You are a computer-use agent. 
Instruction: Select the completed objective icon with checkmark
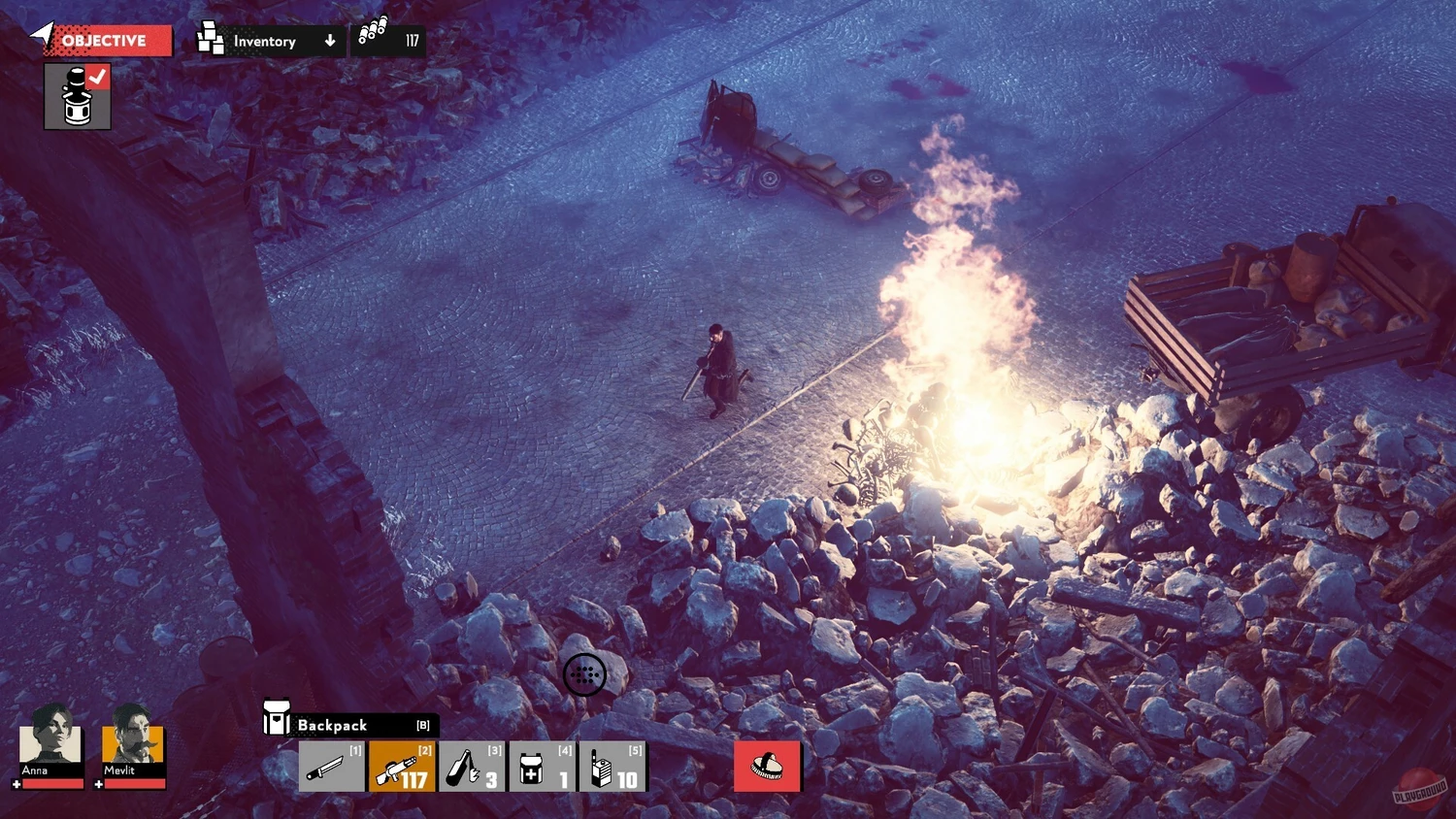[x=78, y=97]
